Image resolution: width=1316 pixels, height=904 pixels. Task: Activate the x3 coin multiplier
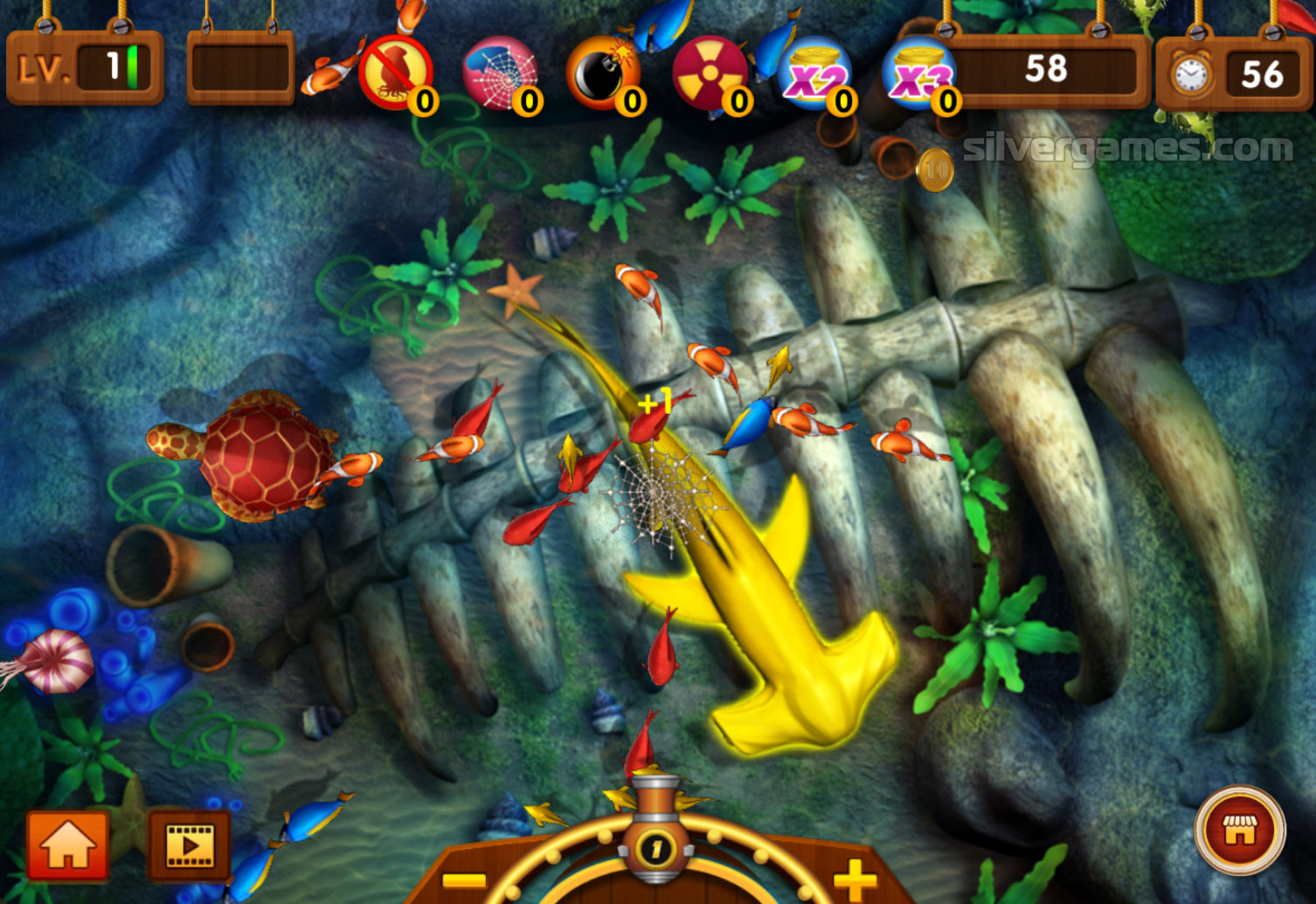coord(918,73)
